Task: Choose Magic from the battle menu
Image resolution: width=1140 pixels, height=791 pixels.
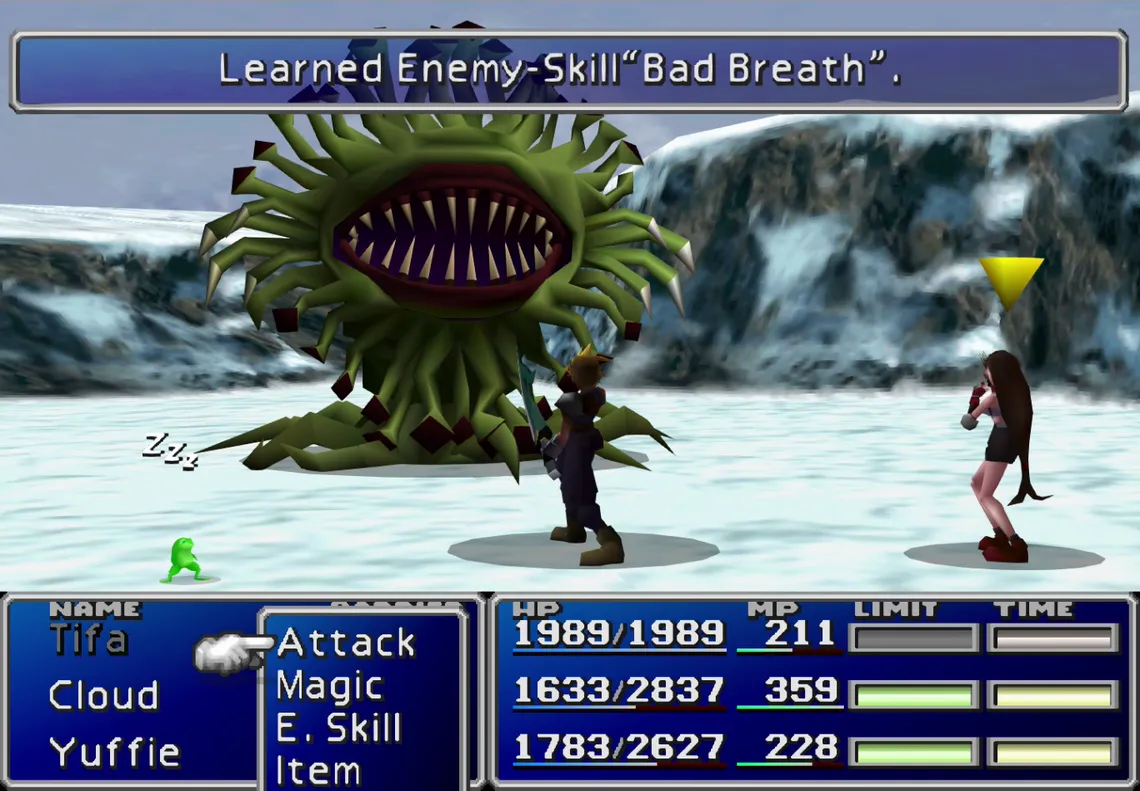Action: tap(329, 686)
